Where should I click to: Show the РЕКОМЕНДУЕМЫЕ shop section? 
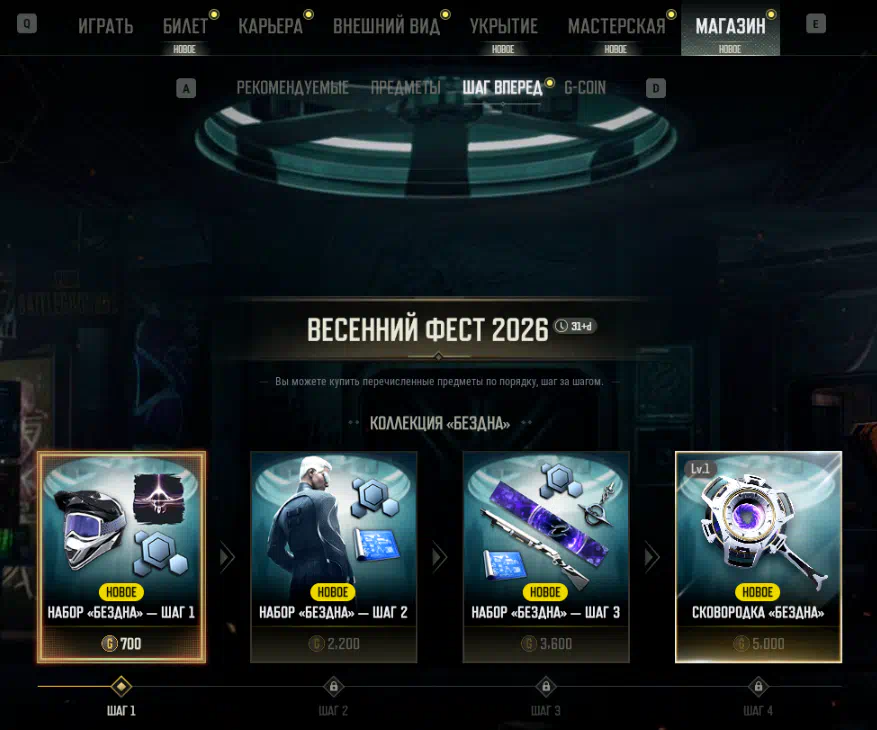[x=292, y=88]
